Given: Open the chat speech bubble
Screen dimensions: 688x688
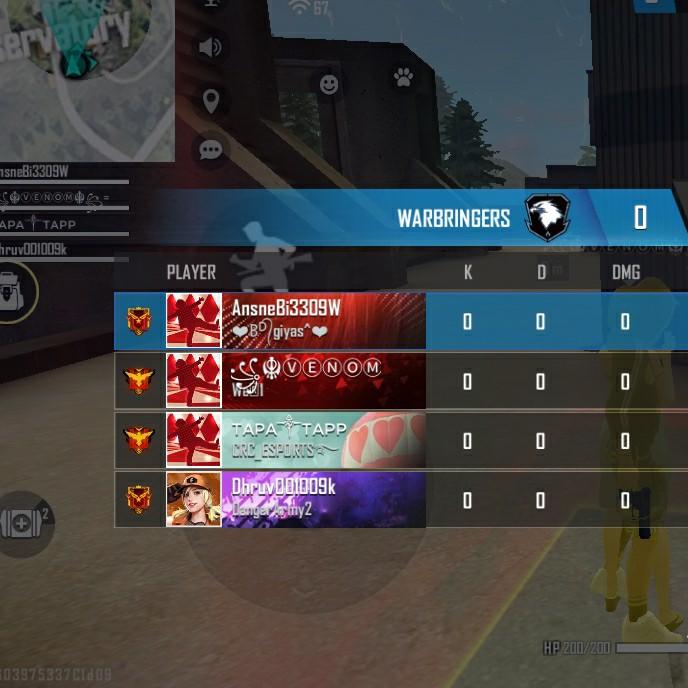Looking at the screenshot, I should 210,150.
